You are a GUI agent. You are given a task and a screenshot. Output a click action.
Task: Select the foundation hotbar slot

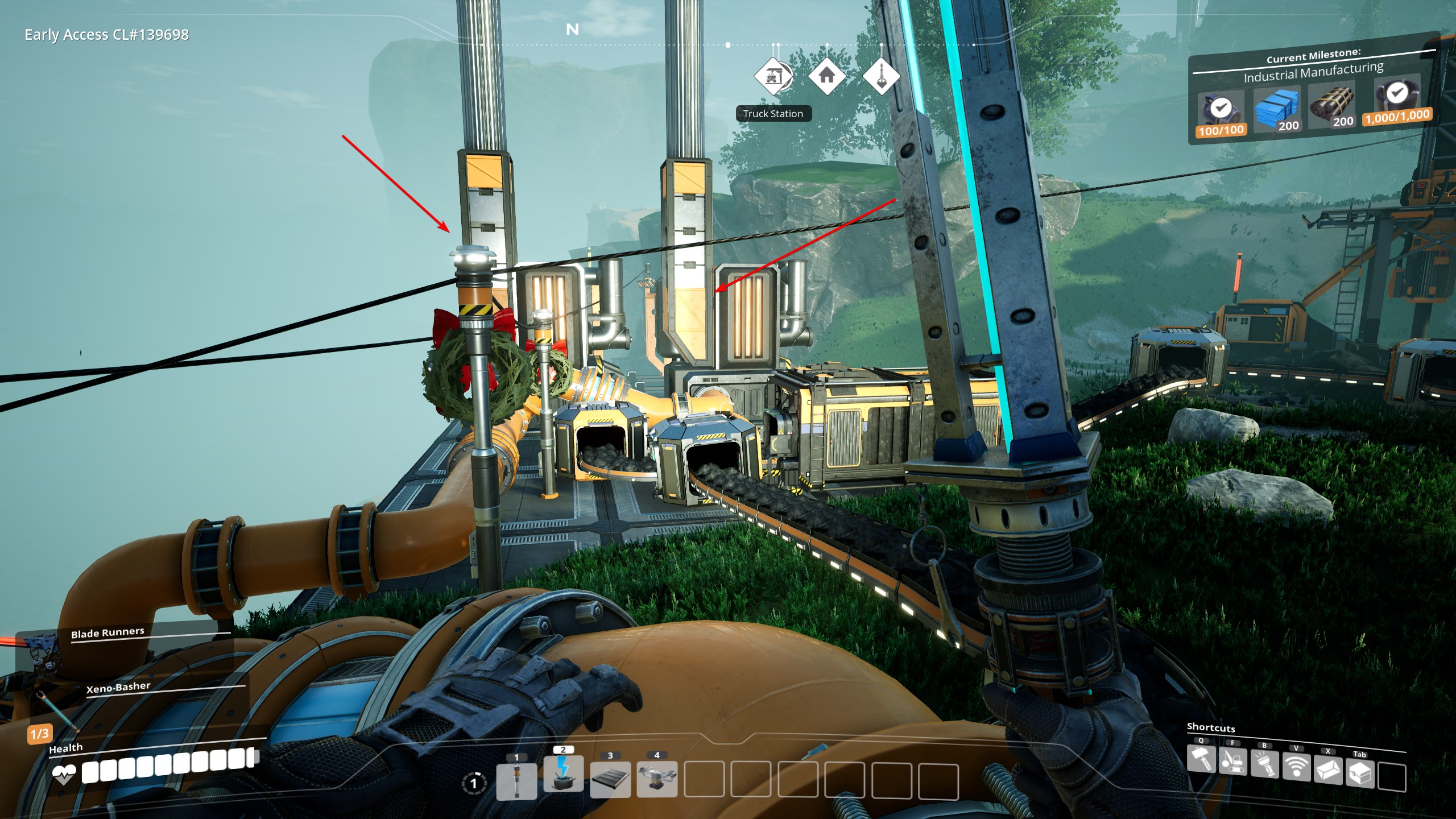click(x=610, y=779)
